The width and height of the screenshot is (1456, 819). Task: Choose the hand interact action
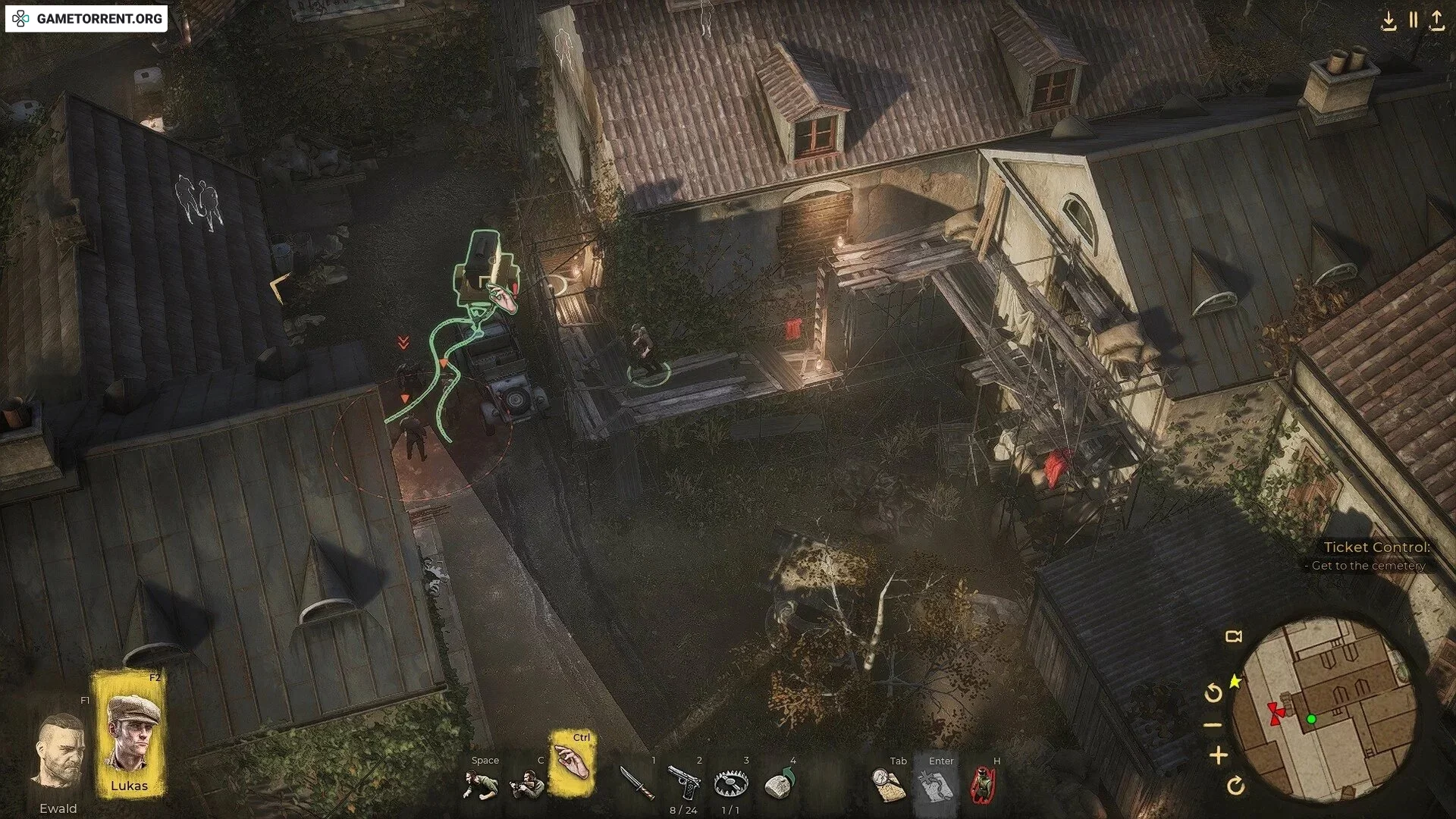click(x=573, y=764)
